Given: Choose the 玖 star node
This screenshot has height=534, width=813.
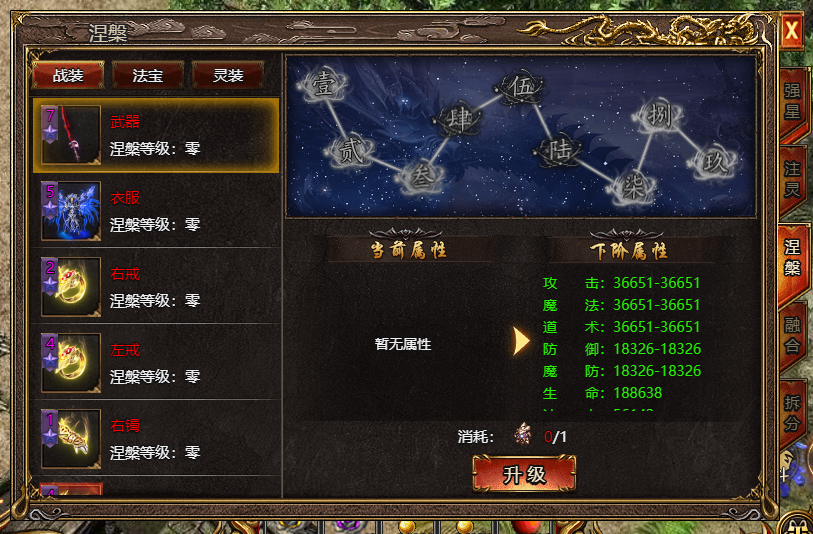Looking at the screenshot, I should 714,160.
